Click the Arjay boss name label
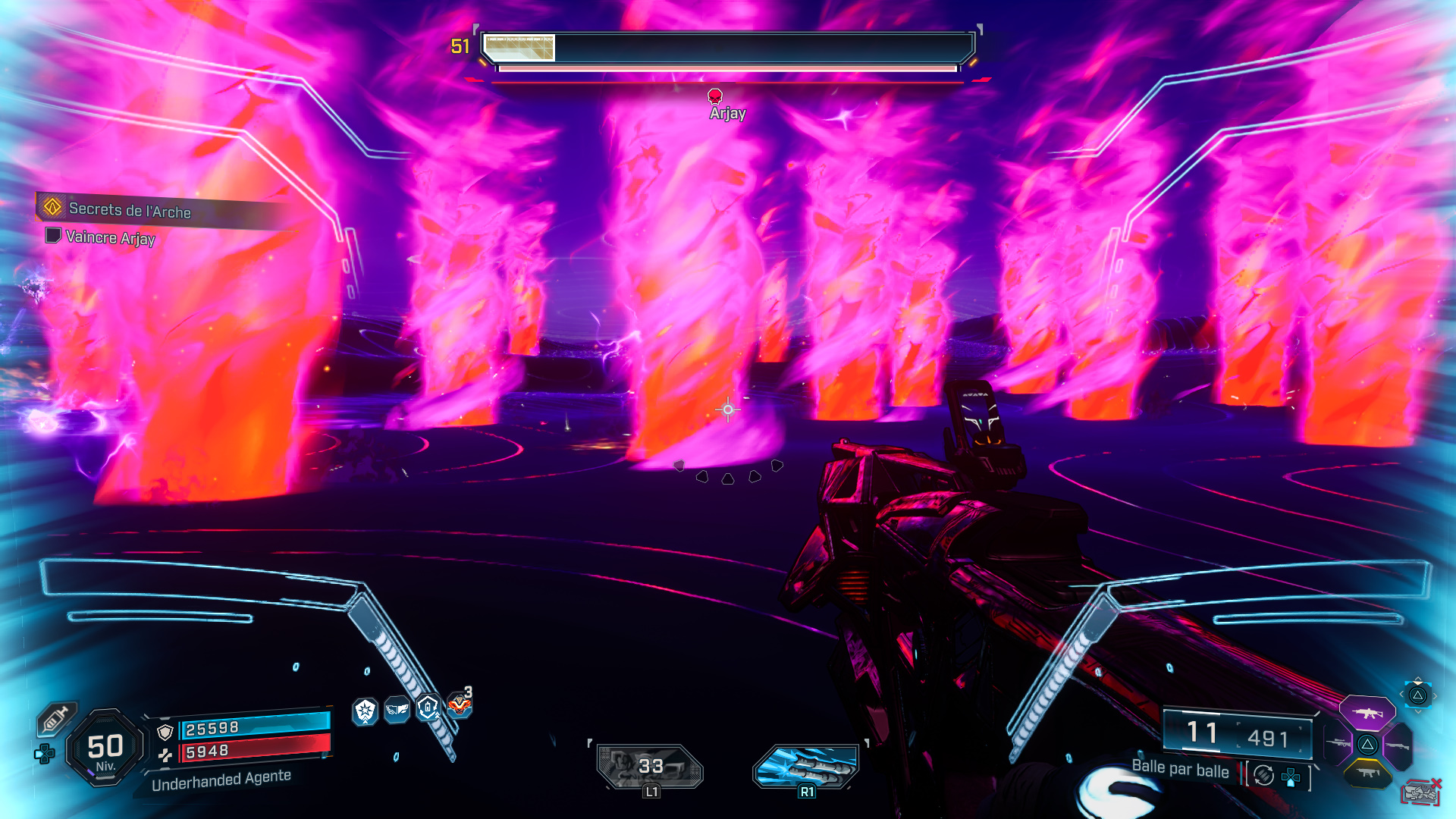The height and width of the screenshot is (819, 1456). tap(726, 114)
